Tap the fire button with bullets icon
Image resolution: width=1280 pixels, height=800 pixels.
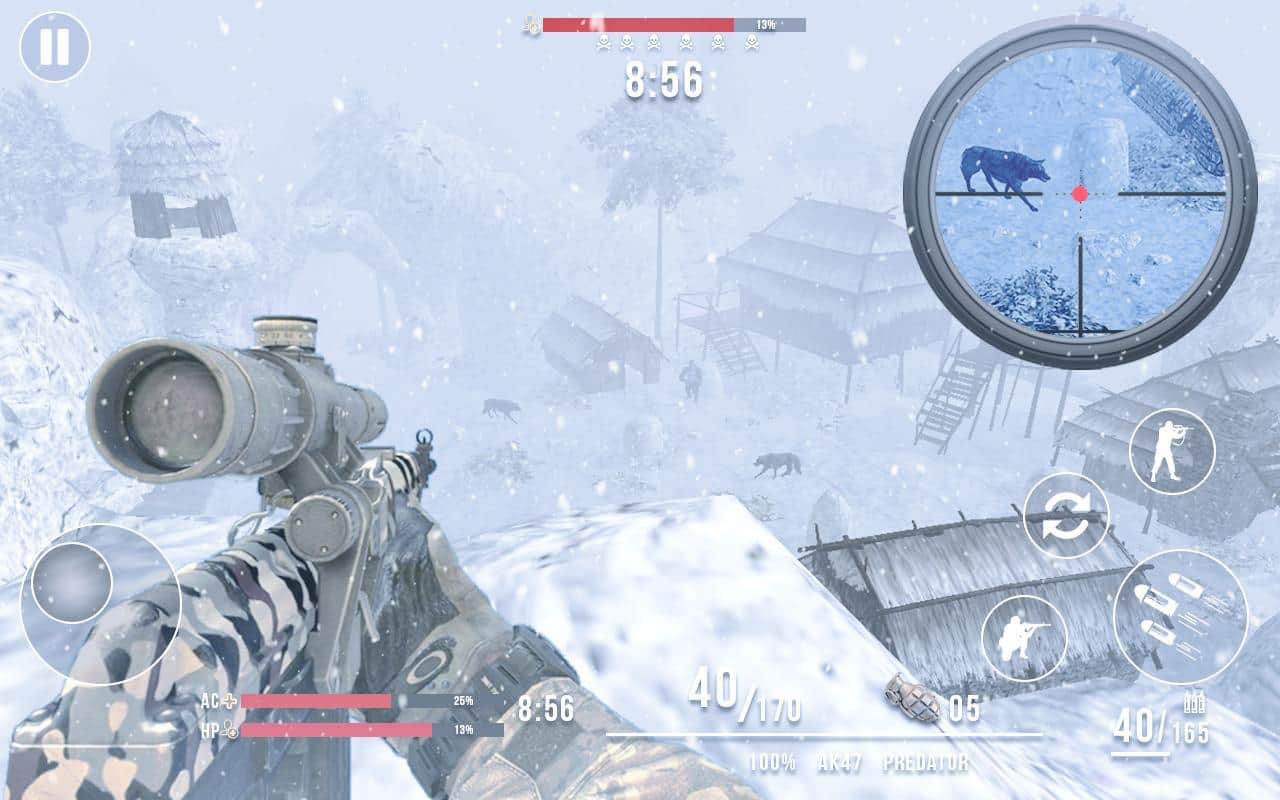pos(1180,616)
